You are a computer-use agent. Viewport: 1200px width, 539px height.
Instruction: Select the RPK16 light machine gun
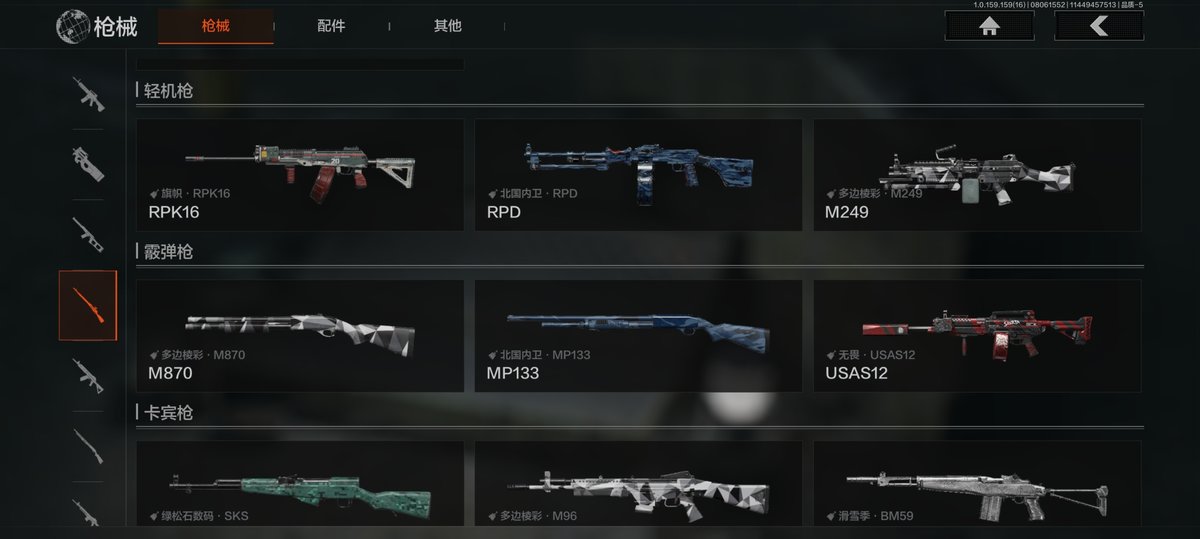(x=299, y=175)
